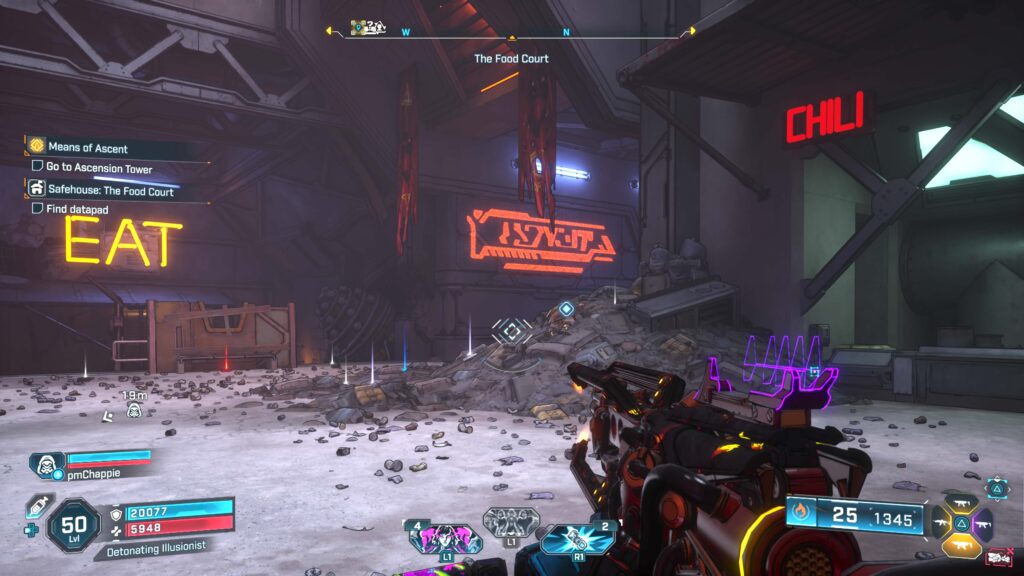Click the Find datapad objective
1024x576 pixels.
click(x=76, y=209)
